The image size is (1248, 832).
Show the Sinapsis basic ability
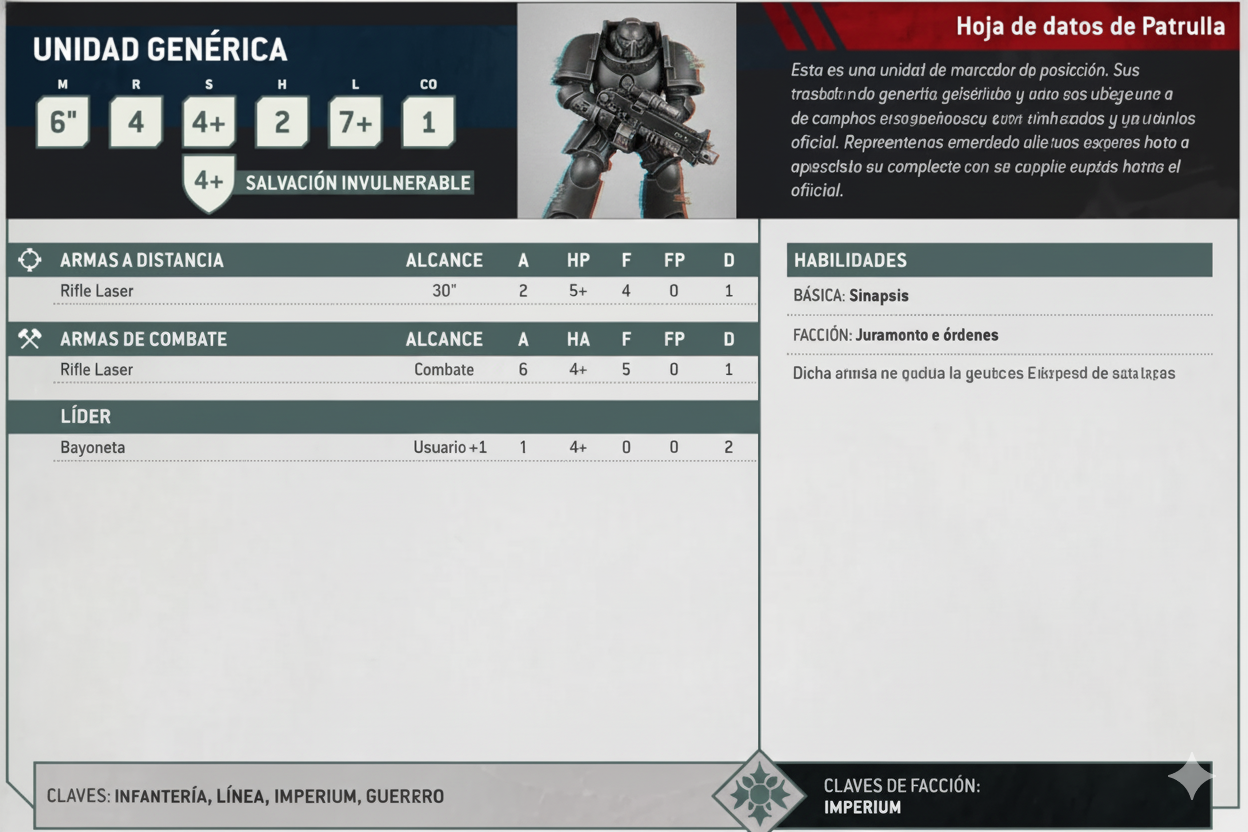coord(878,296)
